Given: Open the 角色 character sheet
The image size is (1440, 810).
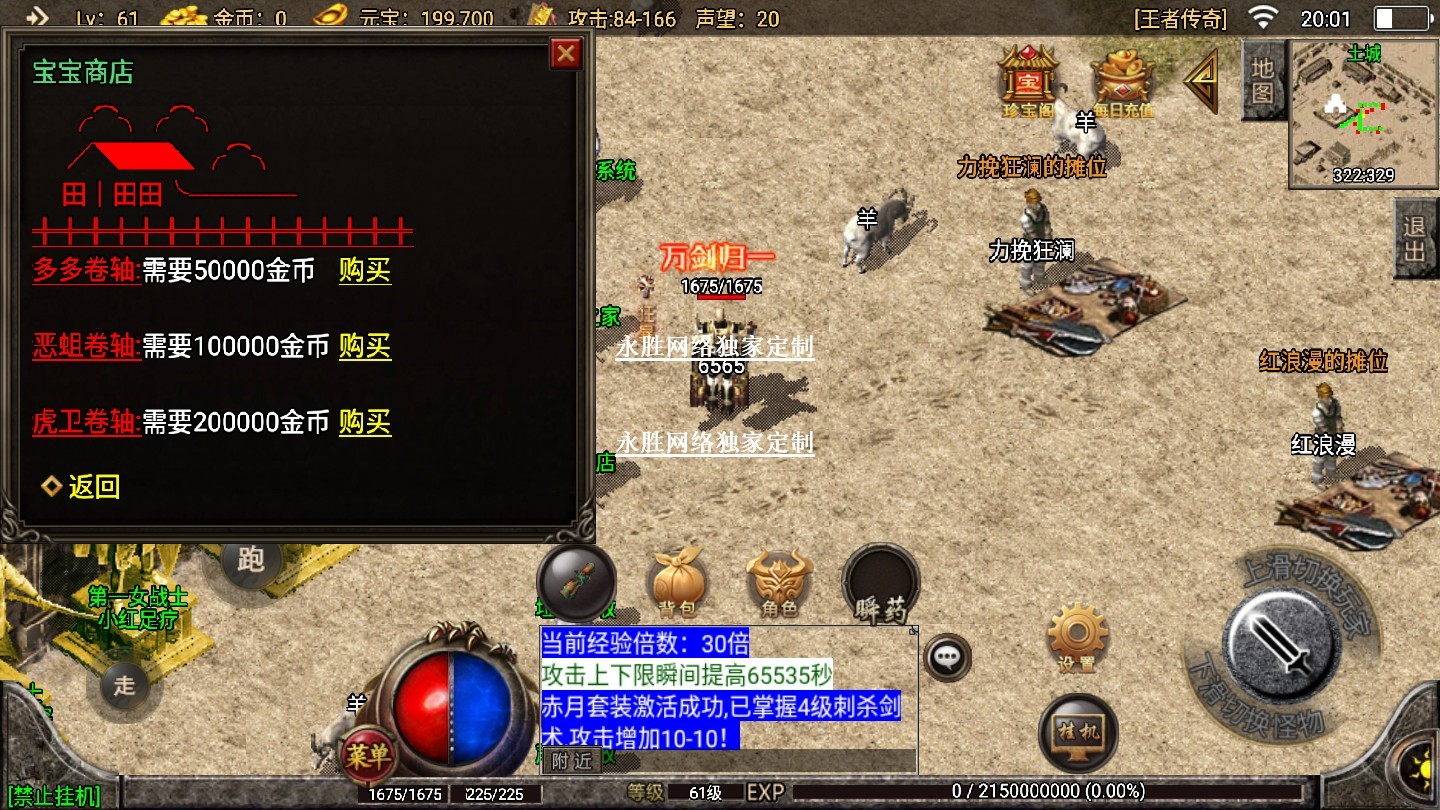Looking at the screenshot, I should [779, 584].
